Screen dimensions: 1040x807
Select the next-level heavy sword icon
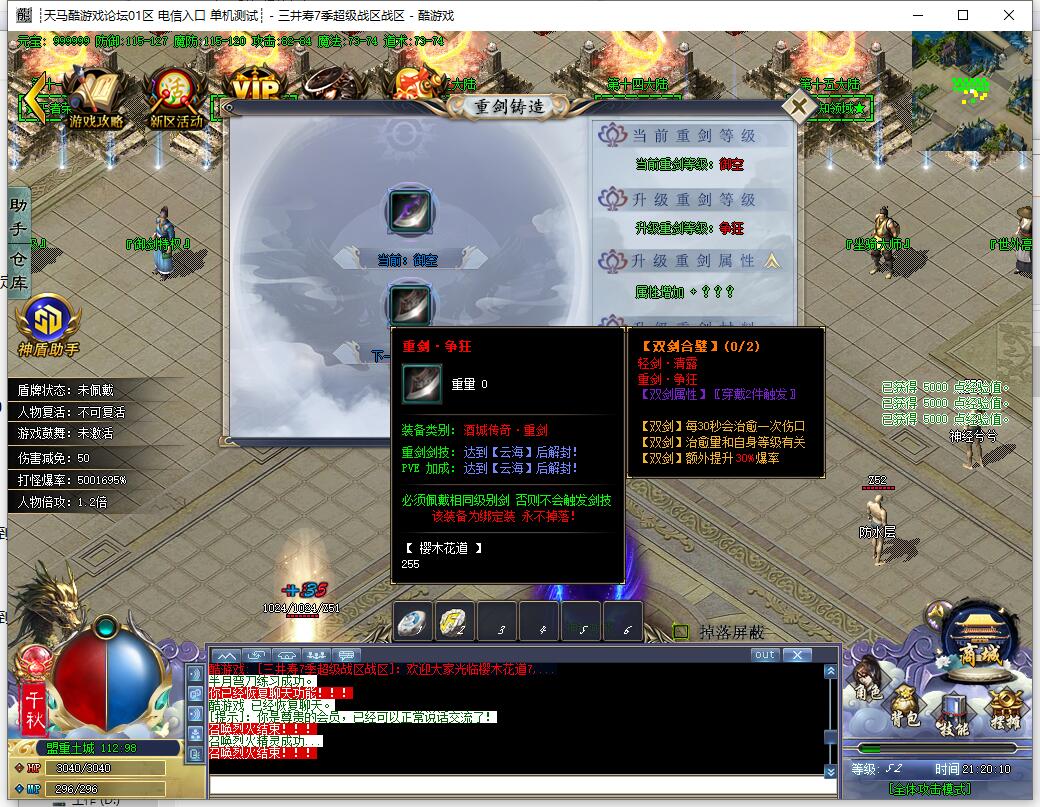[408, 304]
